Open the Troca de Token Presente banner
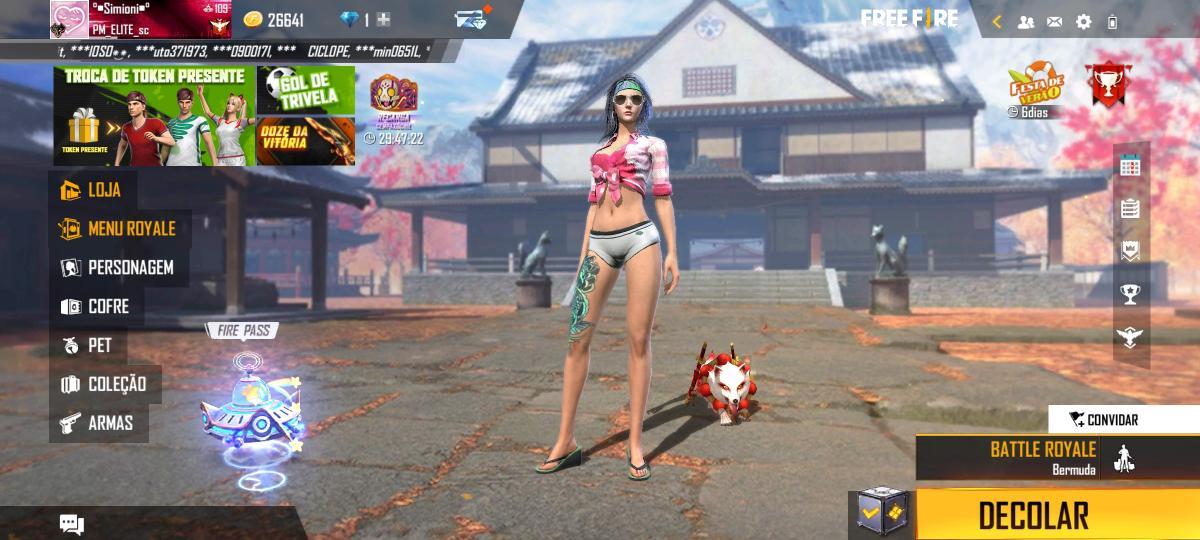Viewport: 1200px width, 540px height. pos(155,115)
